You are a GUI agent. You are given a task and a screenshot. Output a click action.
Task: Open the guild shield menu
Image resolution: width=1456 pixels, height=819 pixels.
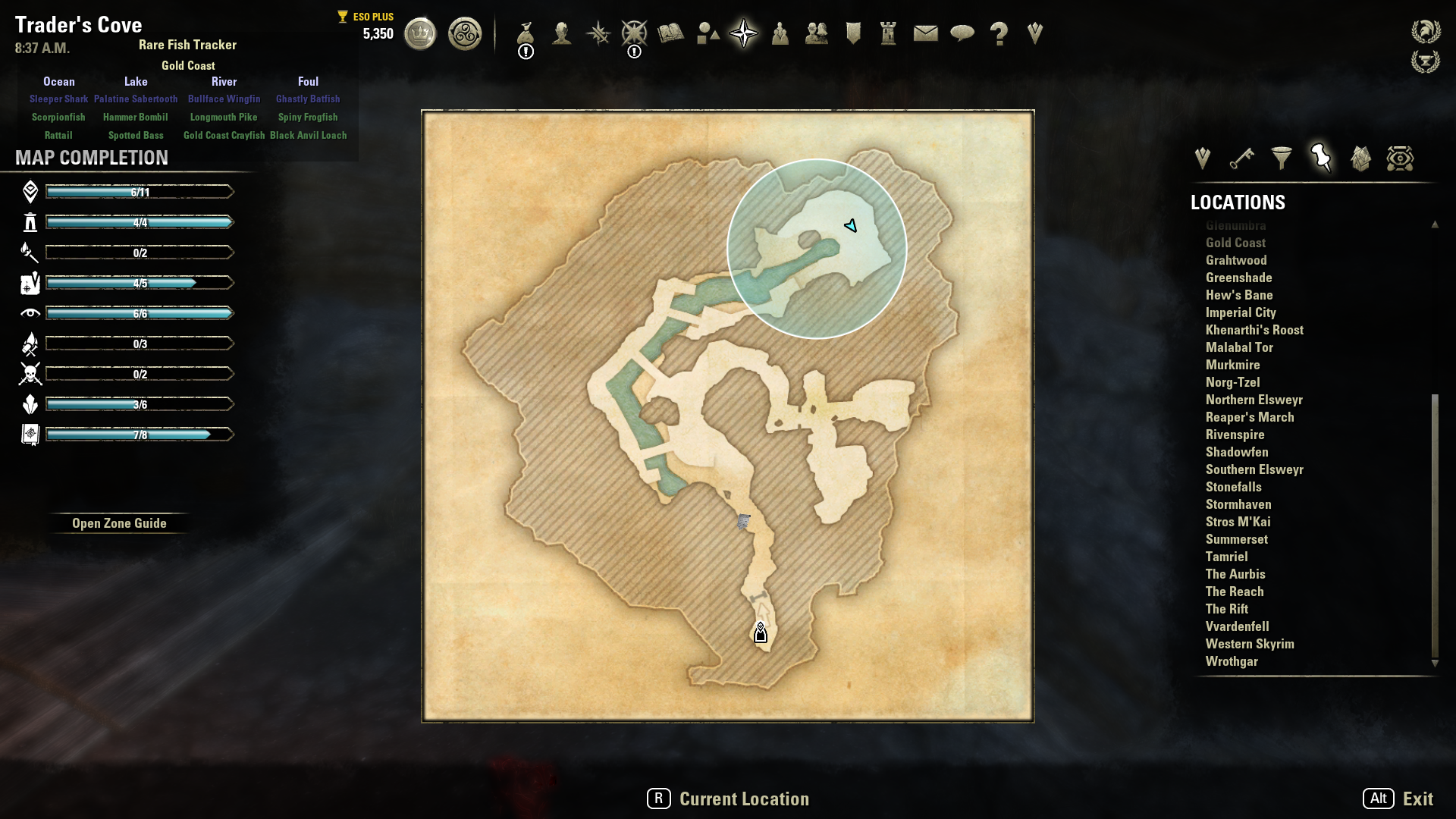tap(853, 33)
